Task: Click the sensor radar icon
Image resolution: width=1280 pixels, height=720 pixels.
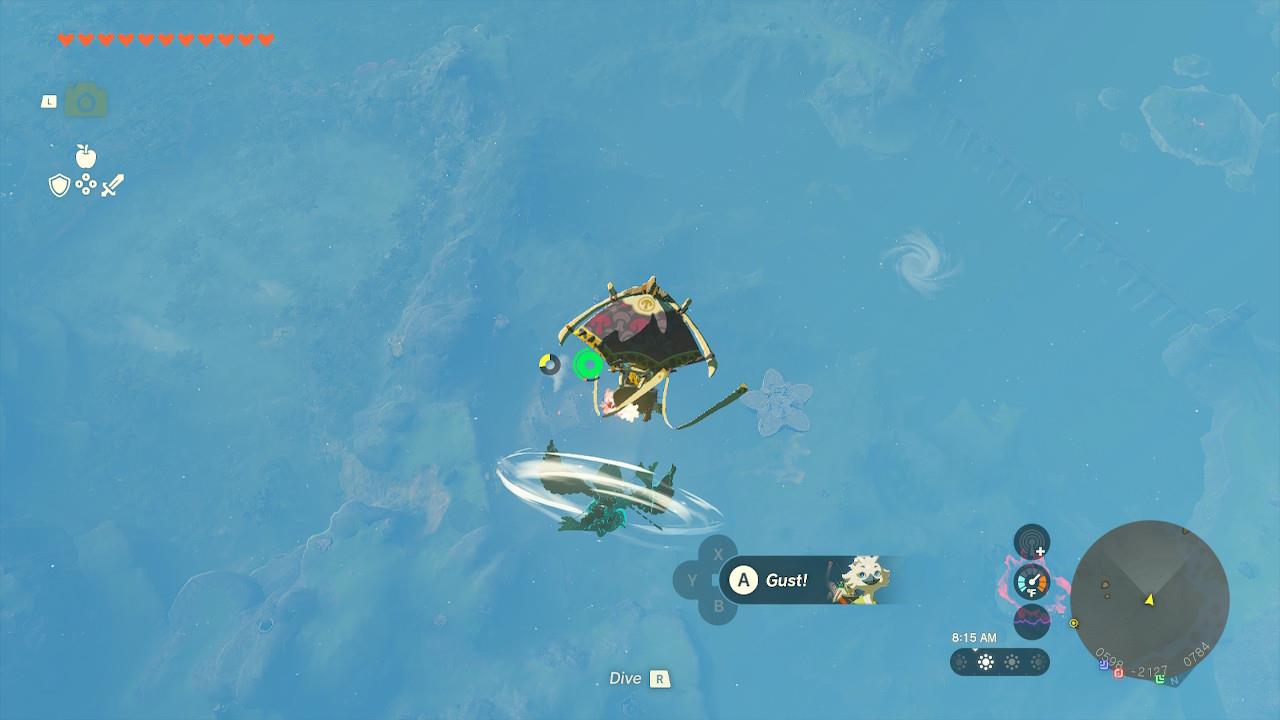Action: click(1031, 542)
